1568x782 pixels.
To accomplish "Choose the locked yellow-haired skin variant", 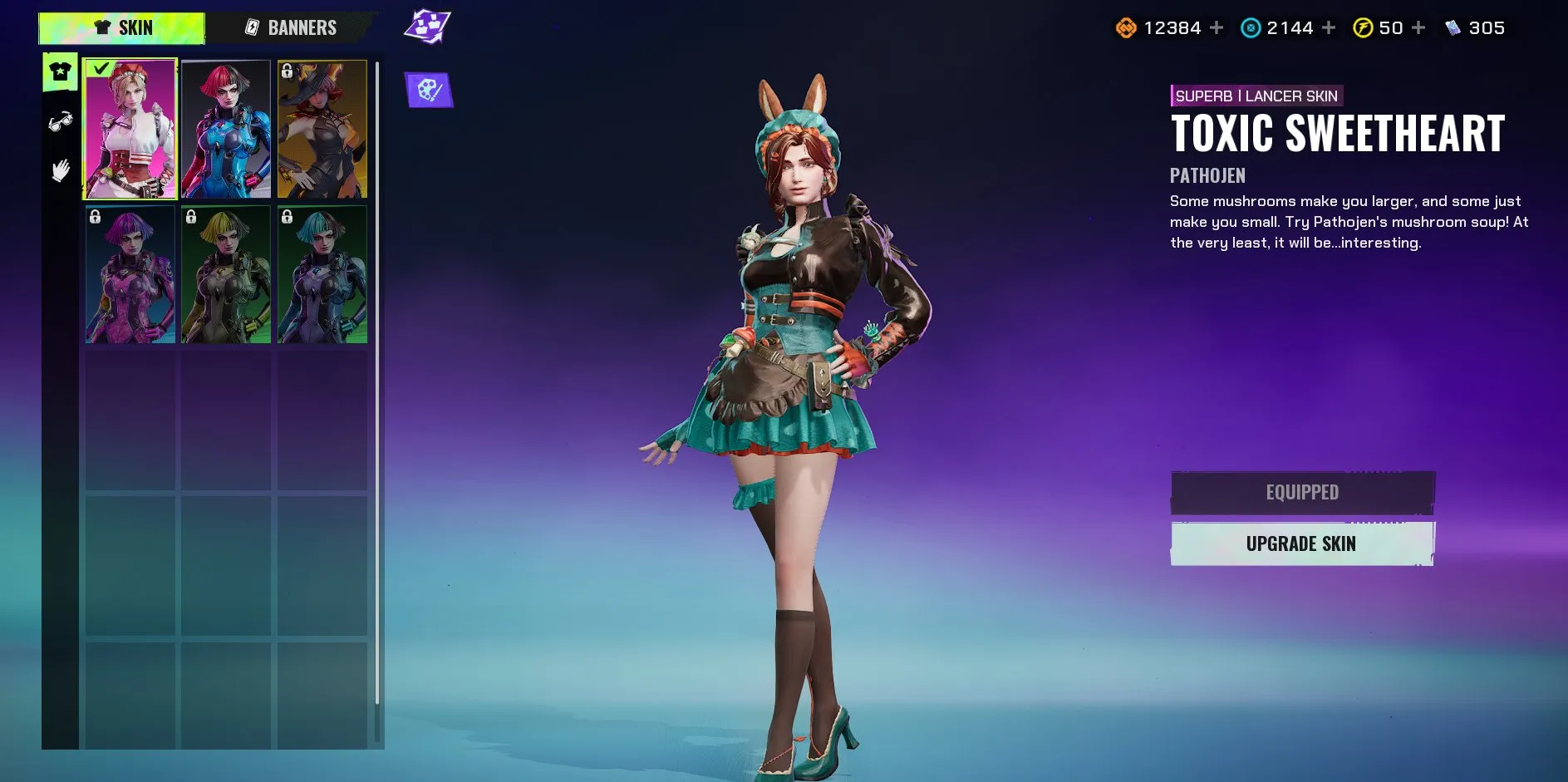I will pos(226,274).
